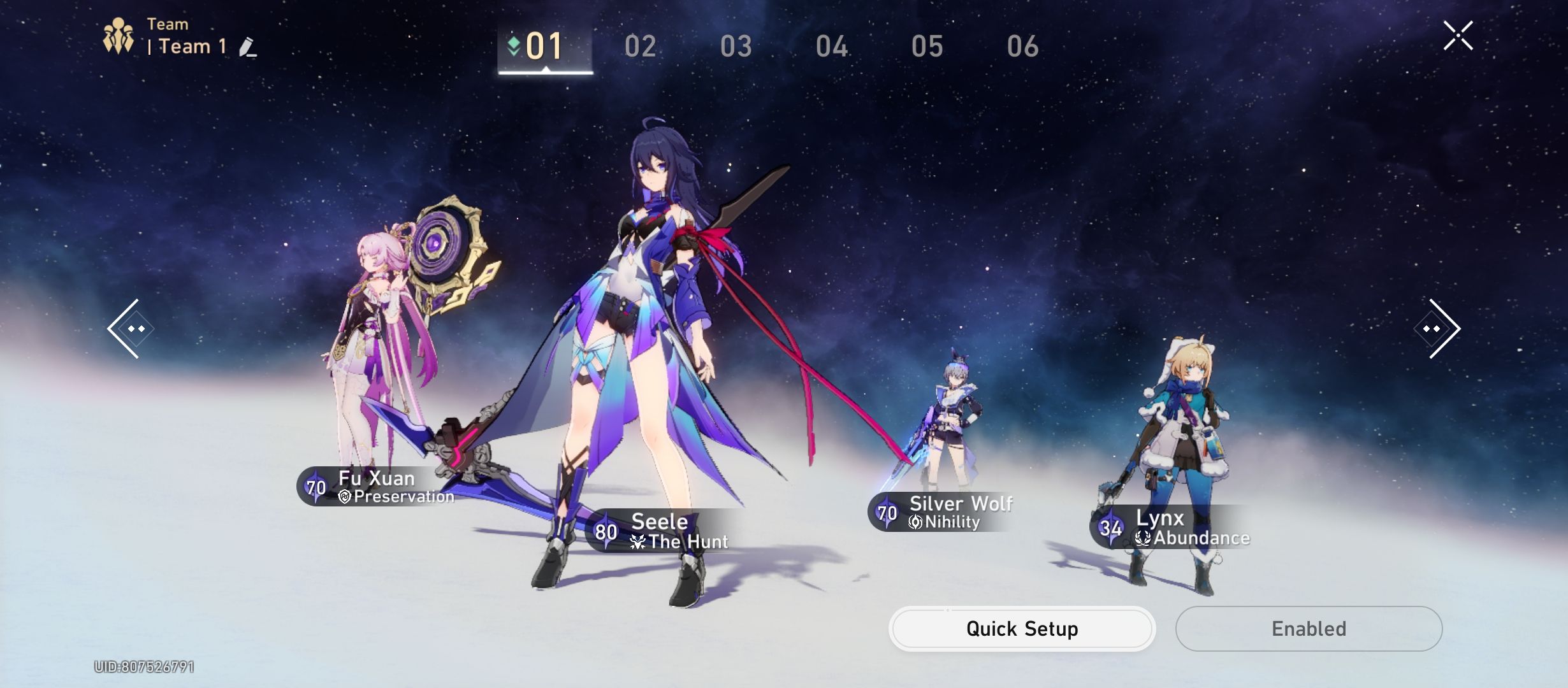Open team slot 02

point(642,46)
